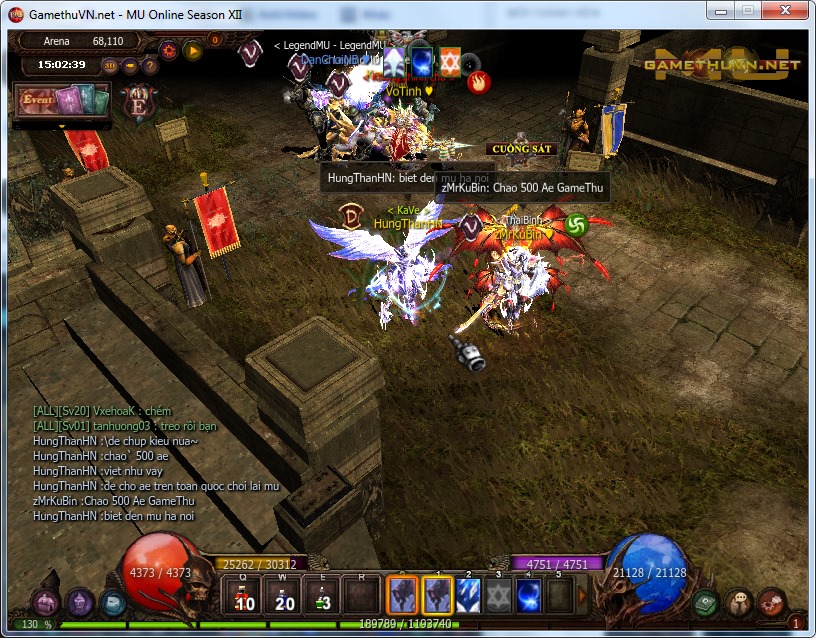This screenshot has height=638, width=816.
Task: Use the W slot potion with count 20
Action: click(282, 595)
